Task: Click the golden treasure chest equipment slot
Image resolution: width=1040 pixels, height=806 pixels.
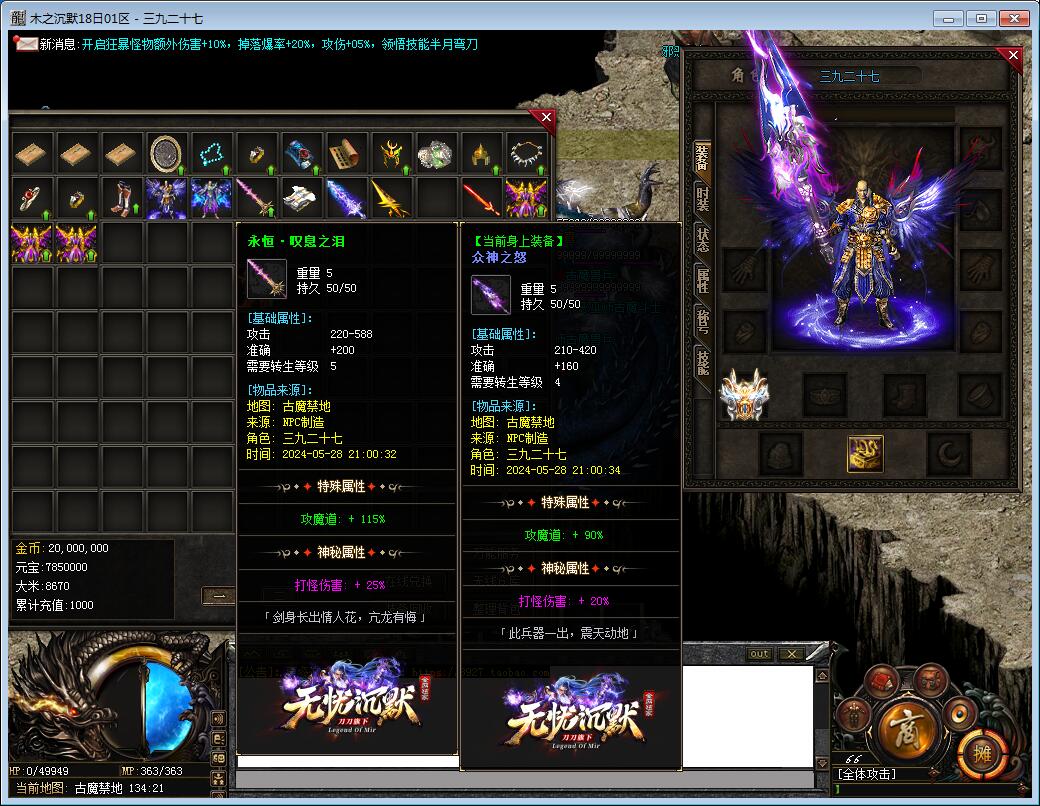Action: (865, 453)
